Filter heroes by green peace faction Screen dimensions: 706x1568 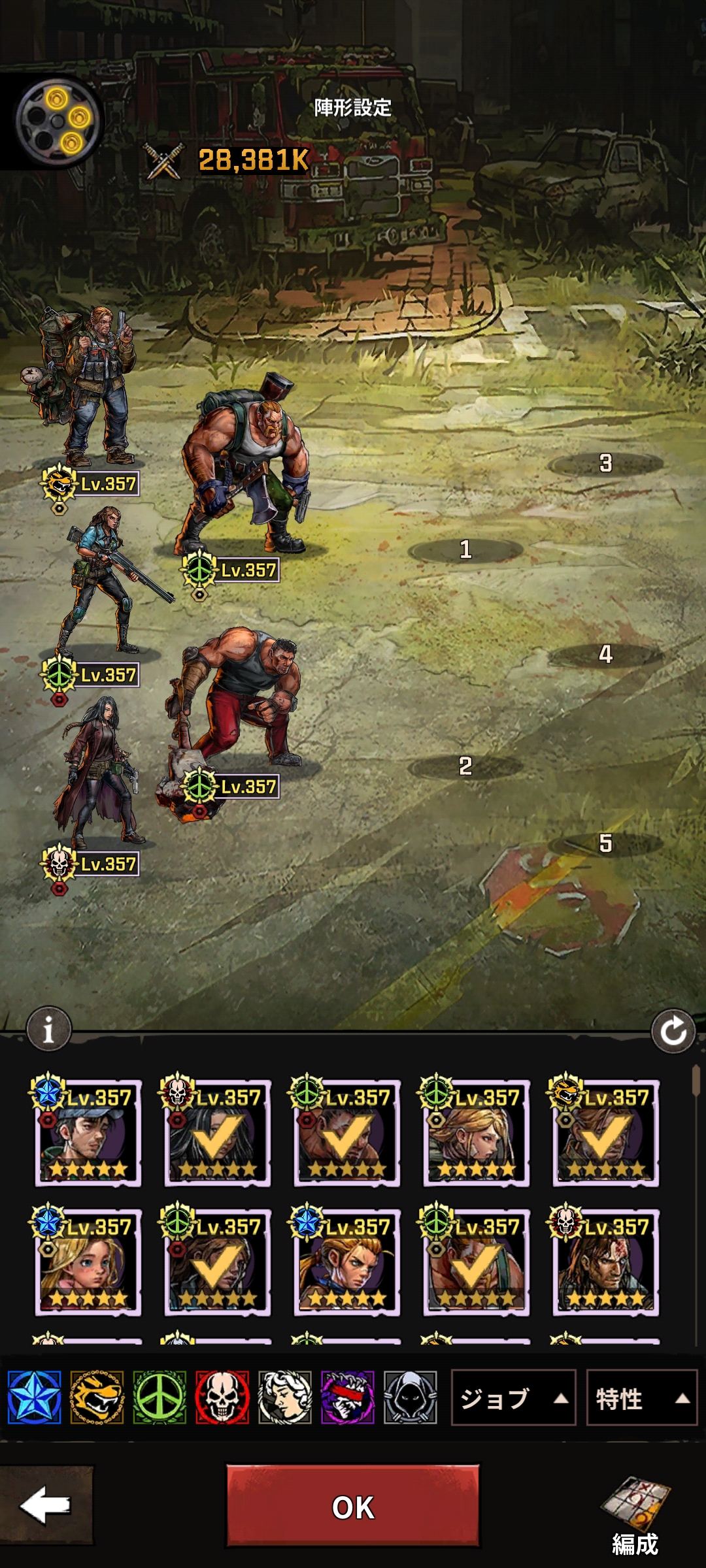tap(160, 1398)
